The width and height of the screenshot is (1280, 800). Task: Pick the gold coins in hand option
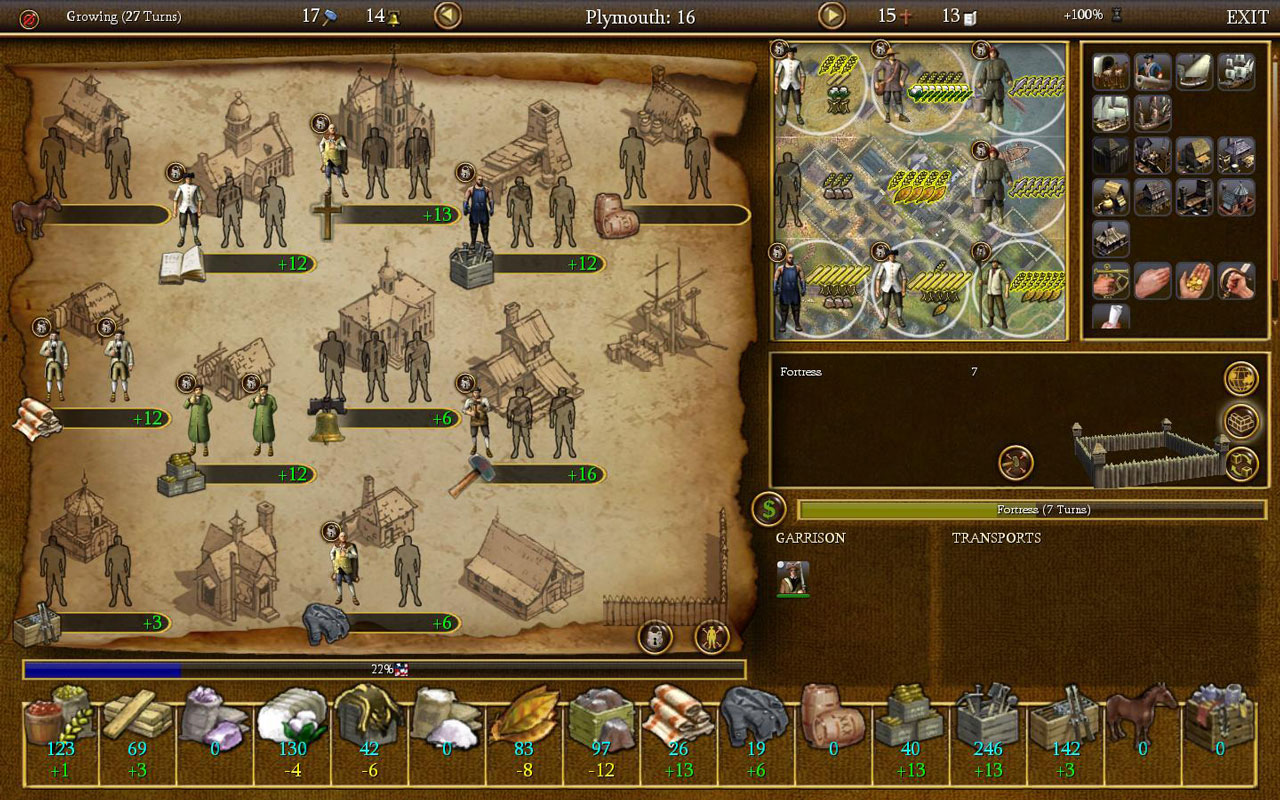pyautogui.click(x=1195, y=281)
